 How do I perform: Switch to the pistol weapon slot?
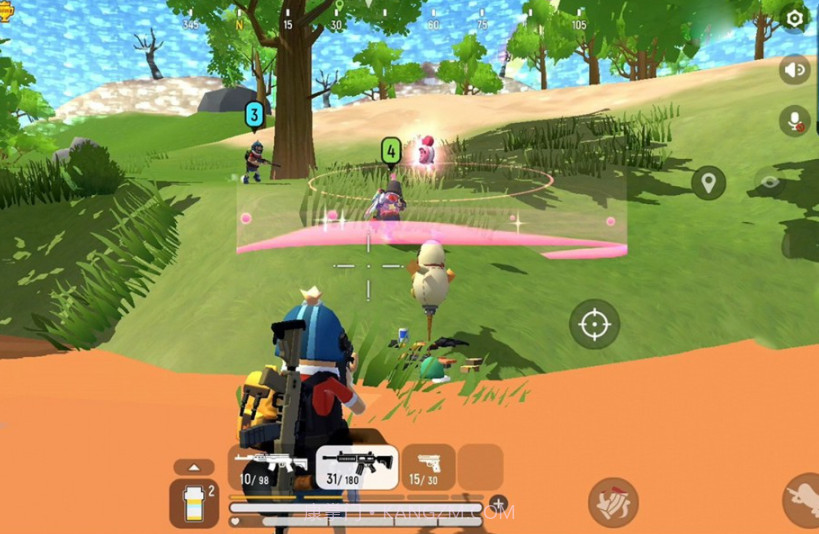click(428, 467)
